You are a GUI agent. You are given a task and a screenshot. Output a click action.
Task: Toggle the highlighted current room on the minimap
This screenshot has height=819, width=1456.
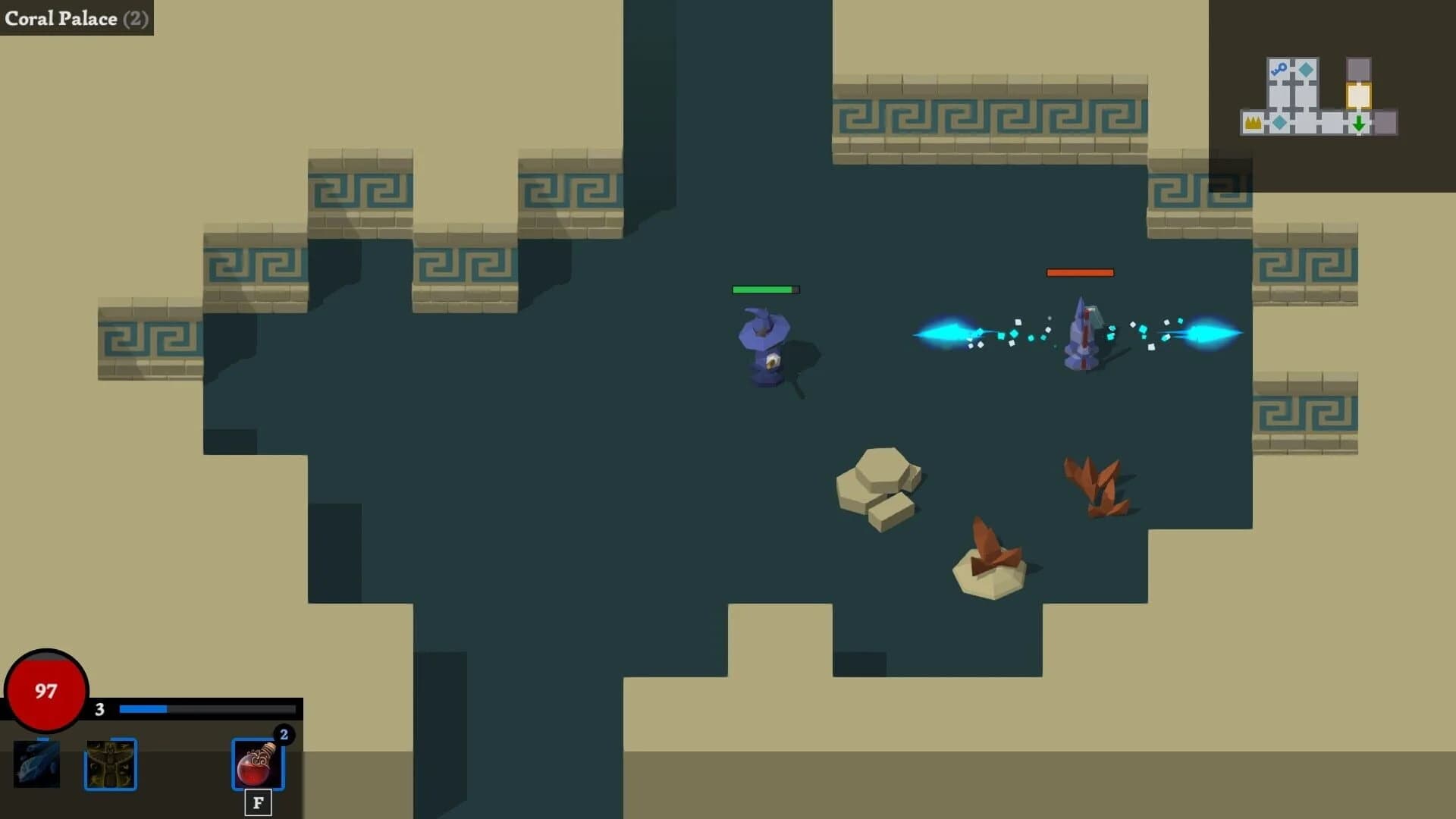pyautogui.click(x=1359, y=96)
